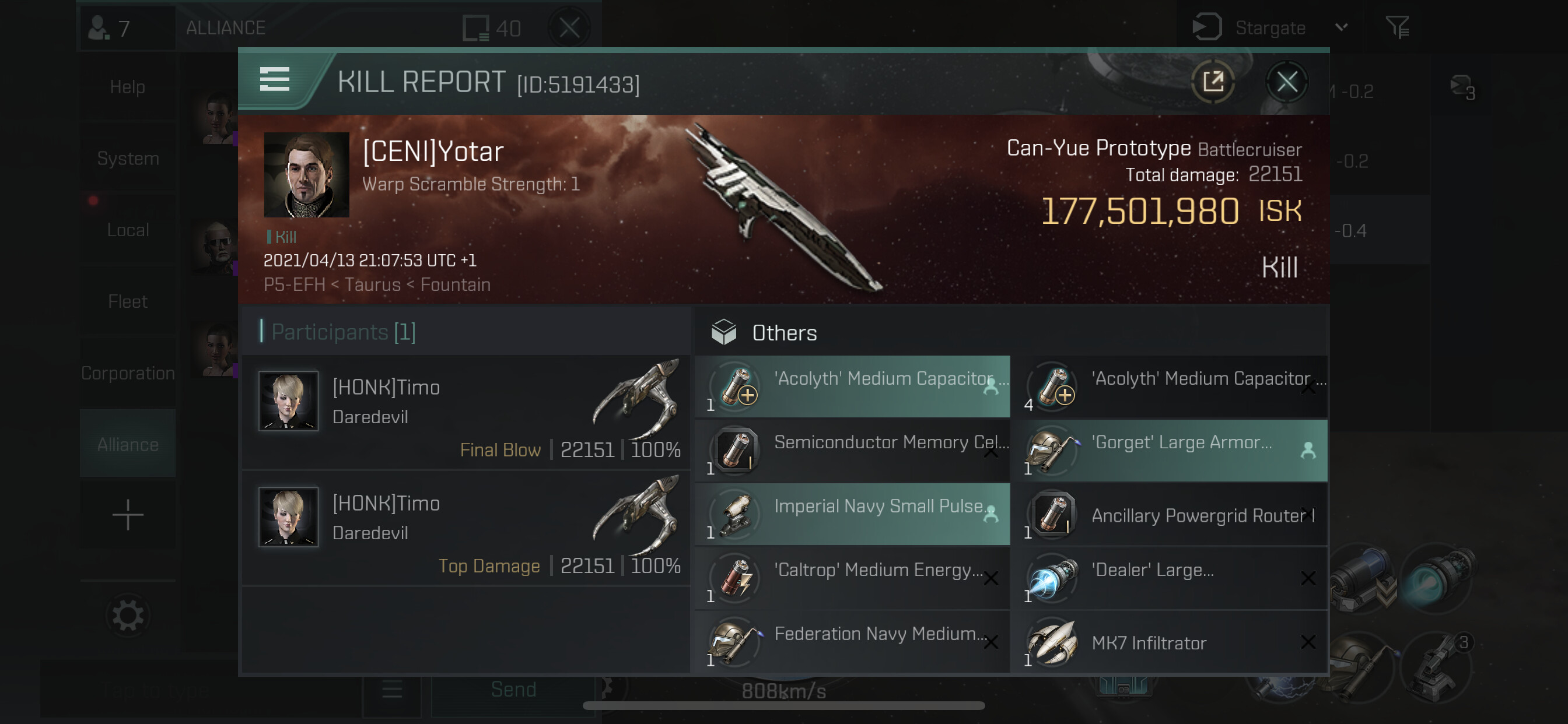Close the Kill Report window
The image size is (1568, 724).
tap(1286, 82)
